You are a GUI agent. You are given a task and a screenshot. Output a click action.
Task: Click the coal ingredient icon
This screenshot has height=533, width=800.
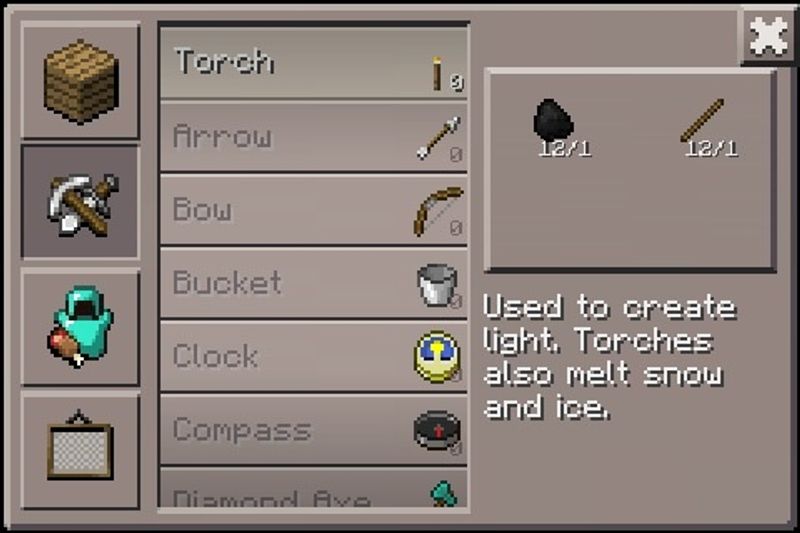[552, 122]
